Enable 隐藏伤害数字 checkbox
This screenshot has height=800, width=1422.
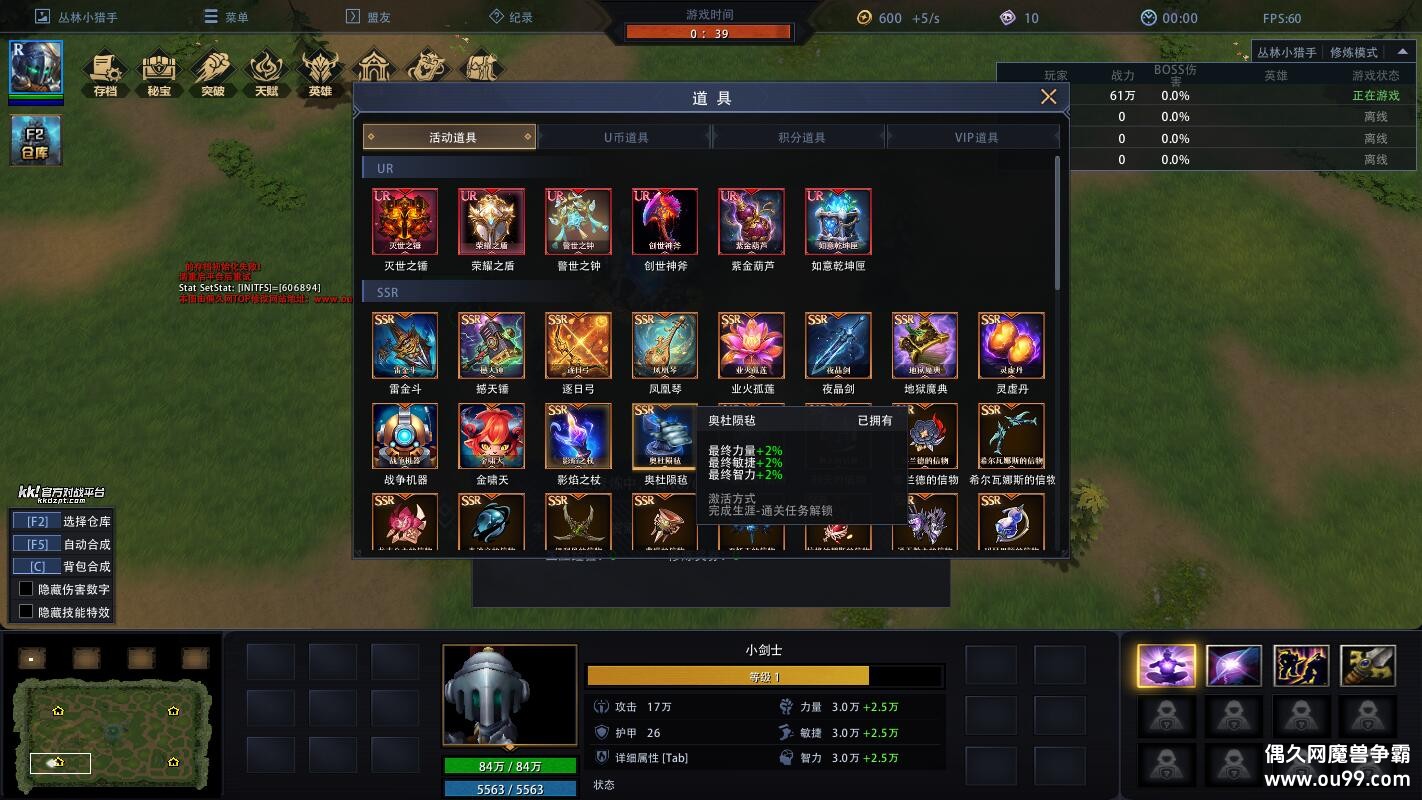click(x=27, y=588)
